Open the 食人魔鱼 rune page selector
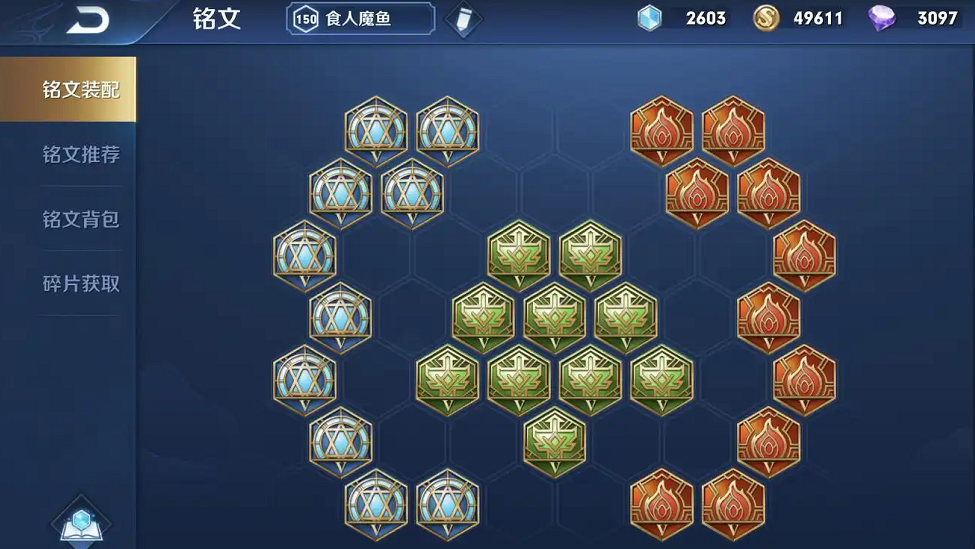The width and height of the screenshot is (975, 549). tap(361, 19)
